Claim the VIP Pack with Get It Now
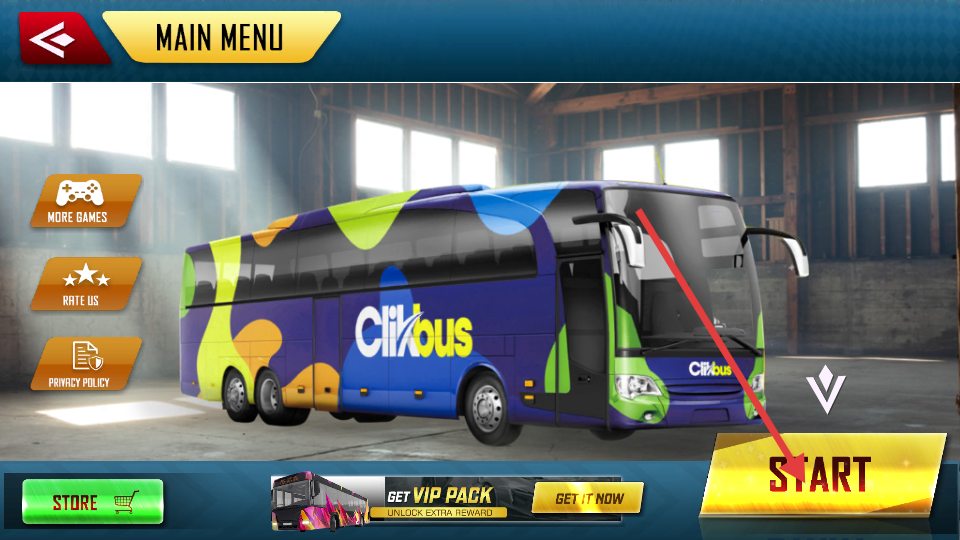960x540 pixels. 587,498
